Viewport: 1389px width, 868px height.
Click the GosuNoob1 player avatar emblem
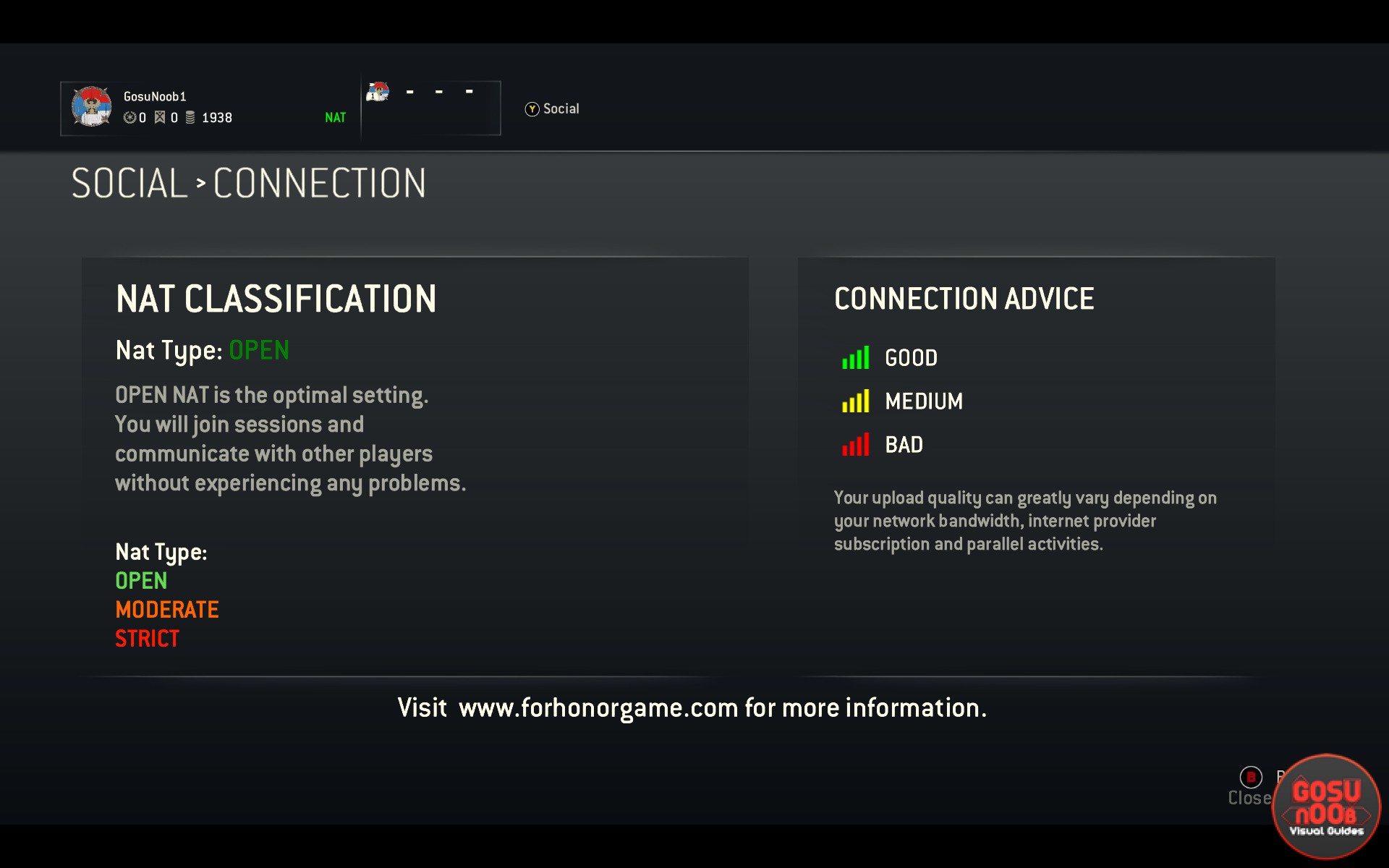92,107
